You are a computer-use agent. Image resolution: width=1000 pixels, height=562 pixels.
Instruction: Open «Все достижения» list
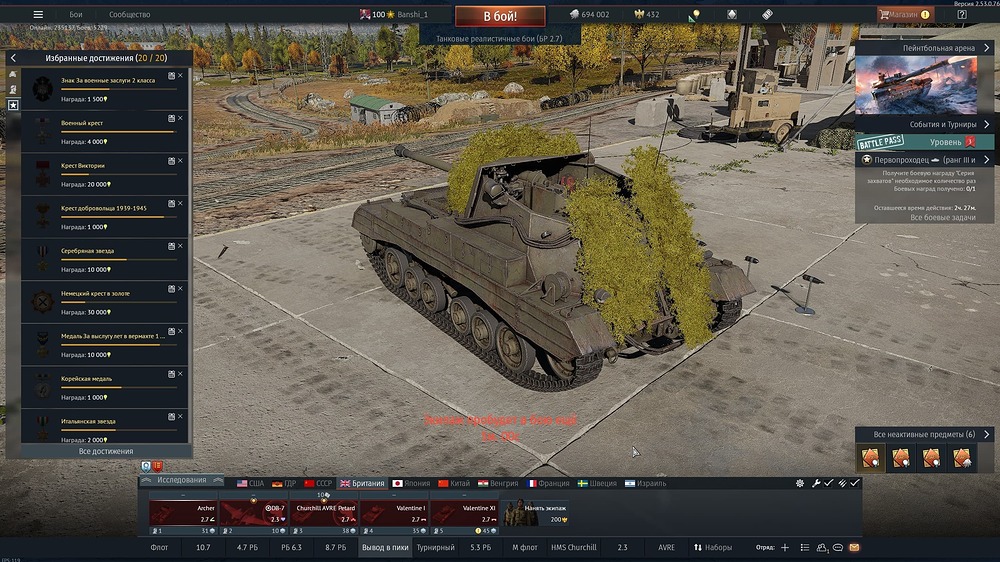[106, 452]
